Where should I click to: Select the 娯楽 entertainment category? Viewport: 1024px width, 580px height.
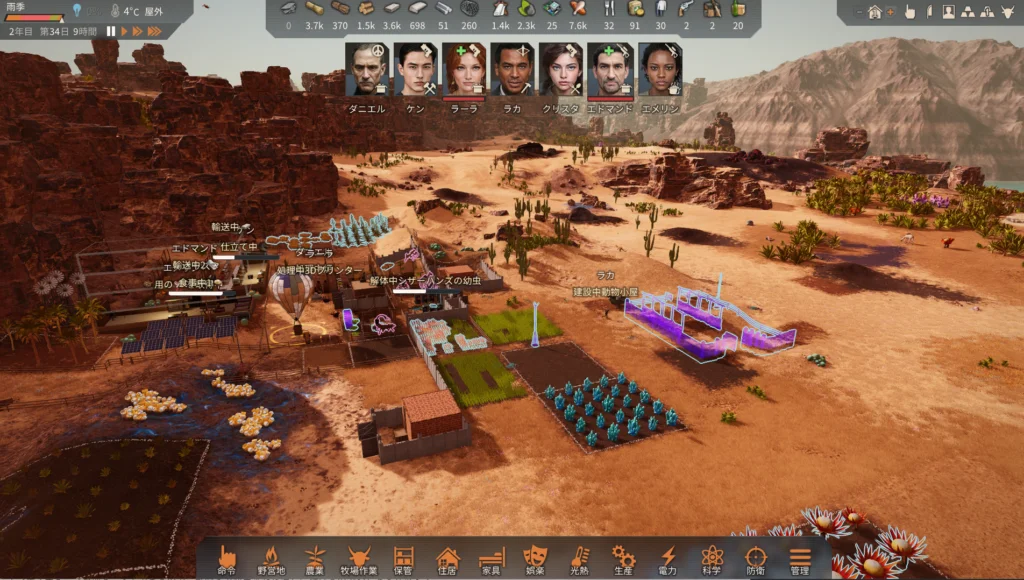coord(535,559)
